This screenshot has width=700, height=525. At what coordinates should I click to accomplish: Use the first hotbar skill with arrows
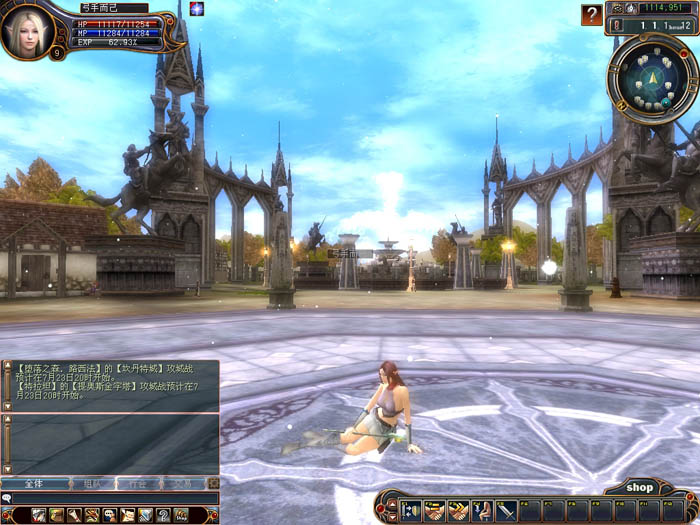click(x=411, y=510)
